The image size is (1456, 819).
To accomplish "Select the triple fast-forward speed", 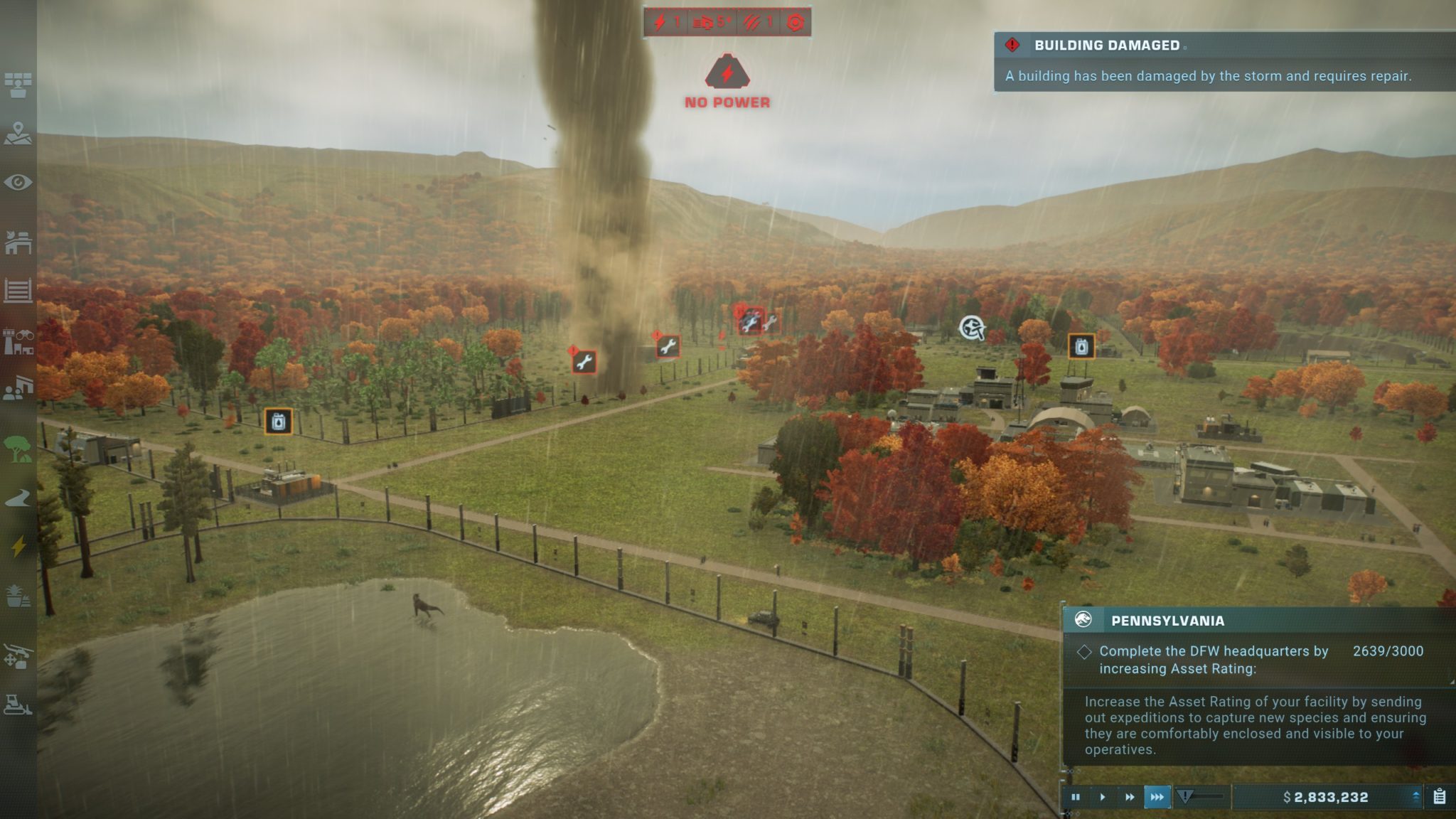I will tap(1157, 797).
